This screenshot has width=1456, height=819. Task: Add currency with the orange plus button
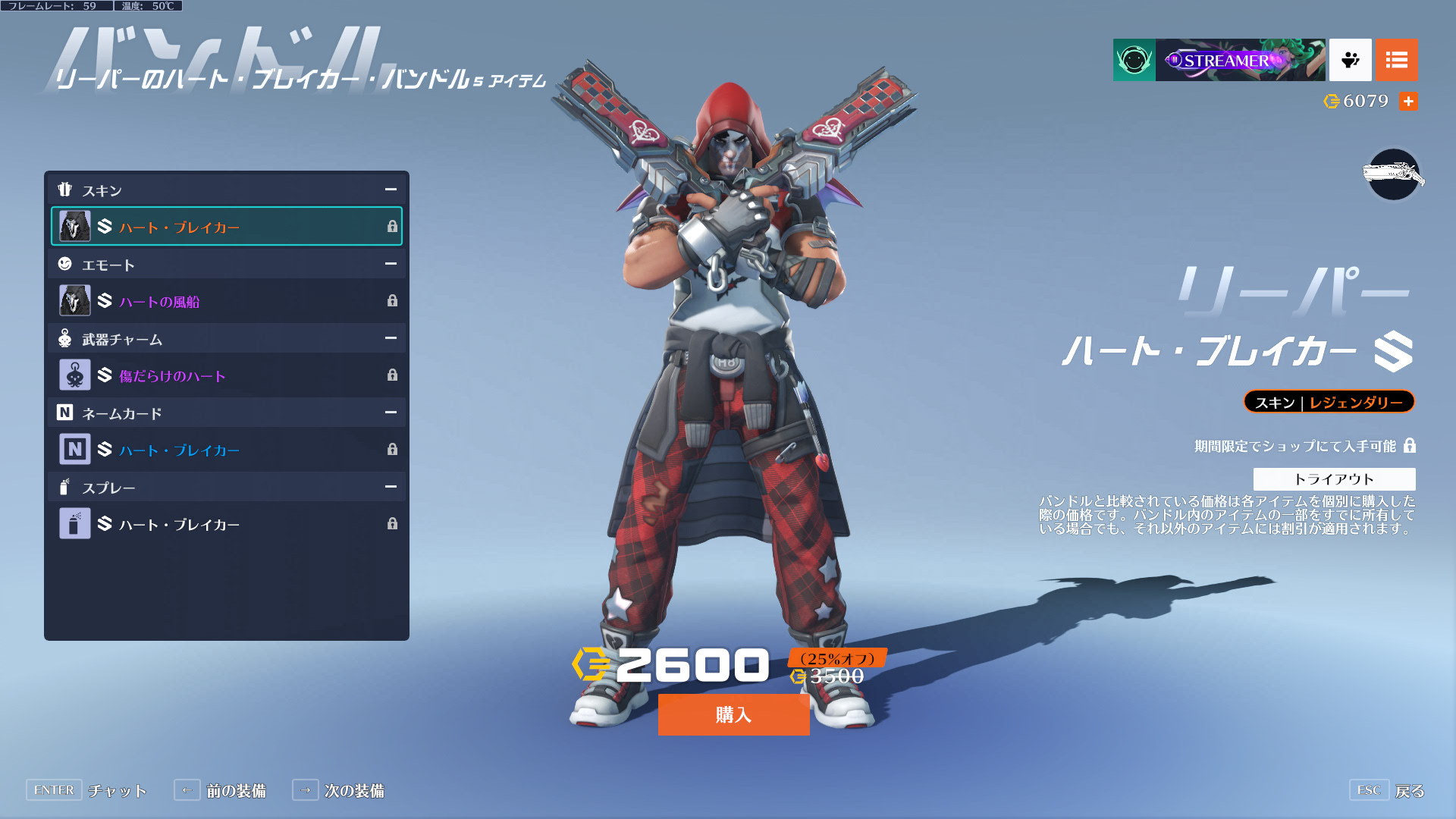click(1408, 101)
